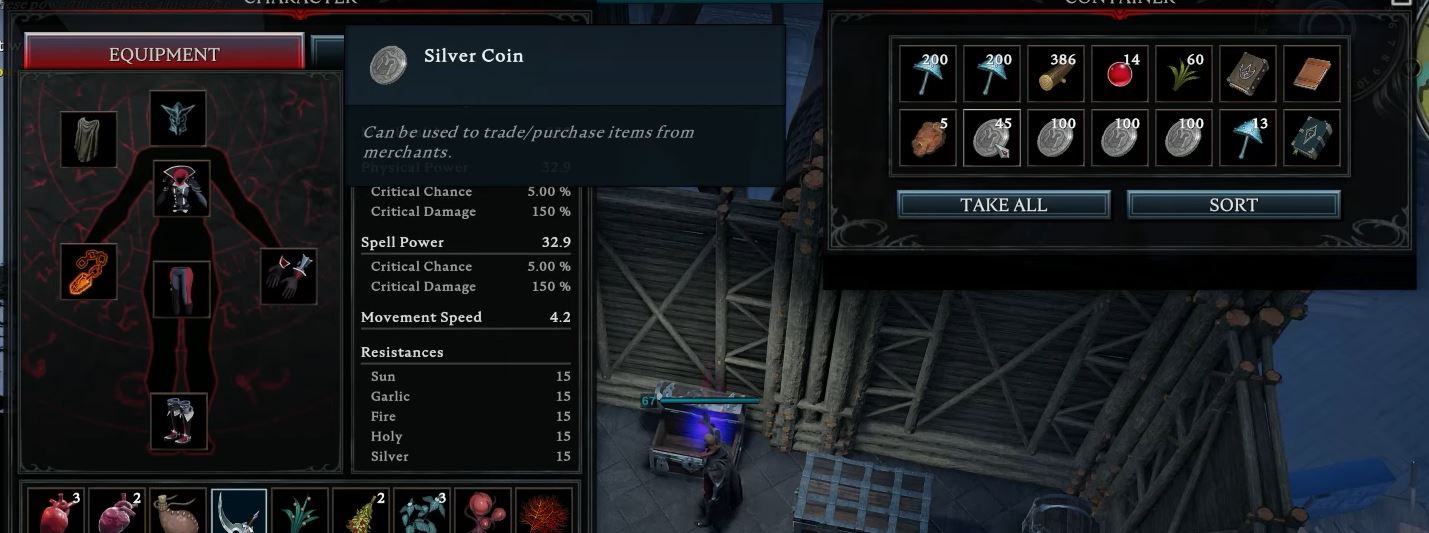The image size is (1429, 533).
Task: Sort the container contents
Action: point(1233,205)
